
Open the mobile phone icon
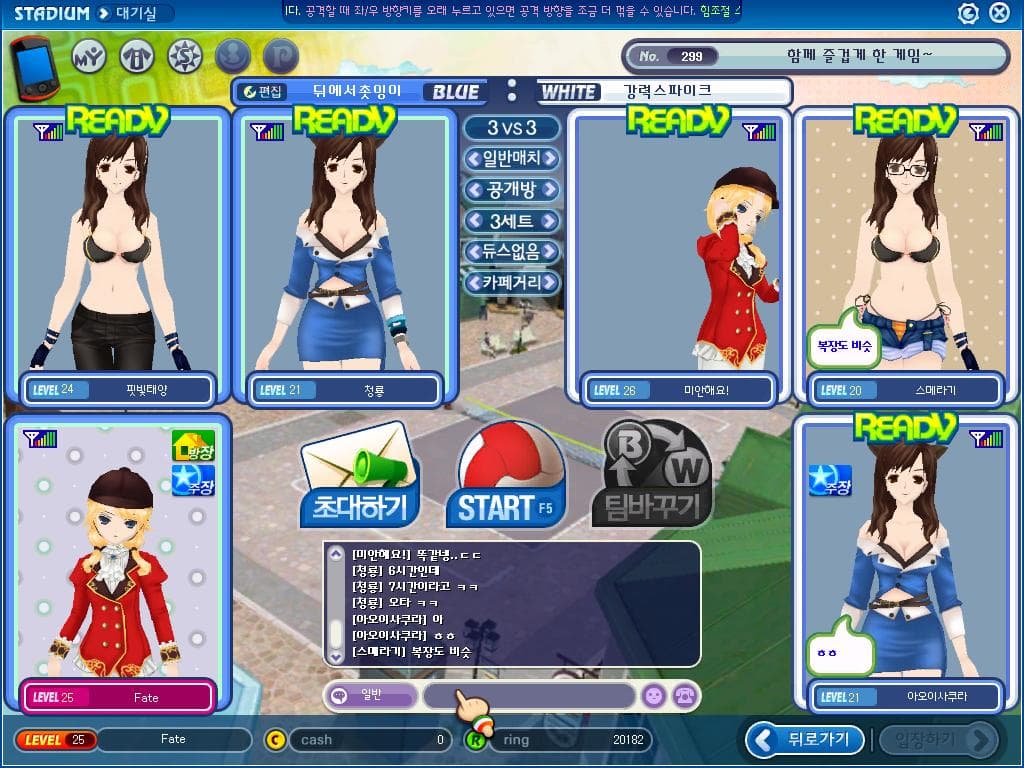tap(35, 66)
